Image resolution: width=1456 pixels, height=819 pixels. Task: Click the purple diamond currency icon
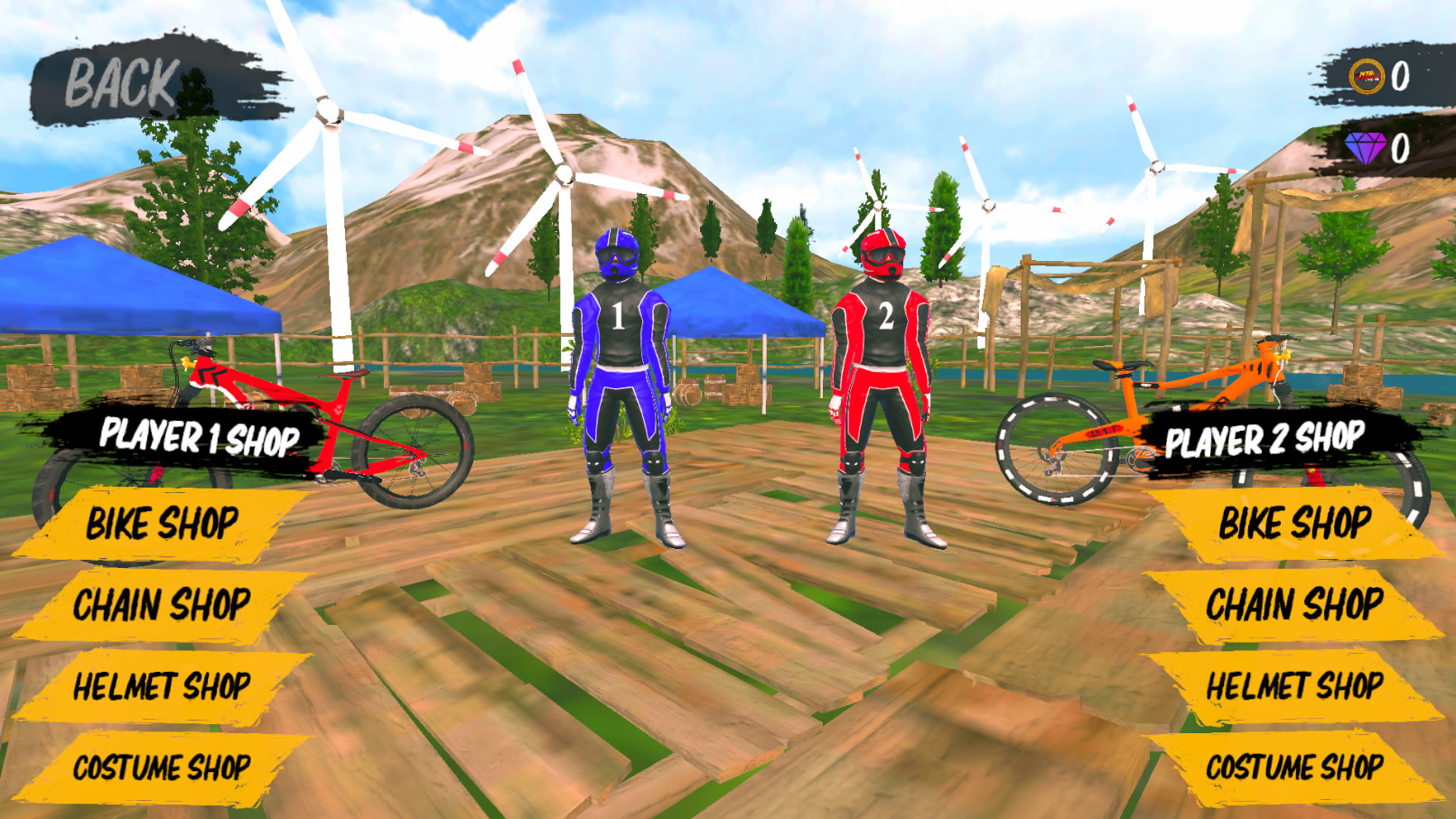click(x=1366, y=147)
